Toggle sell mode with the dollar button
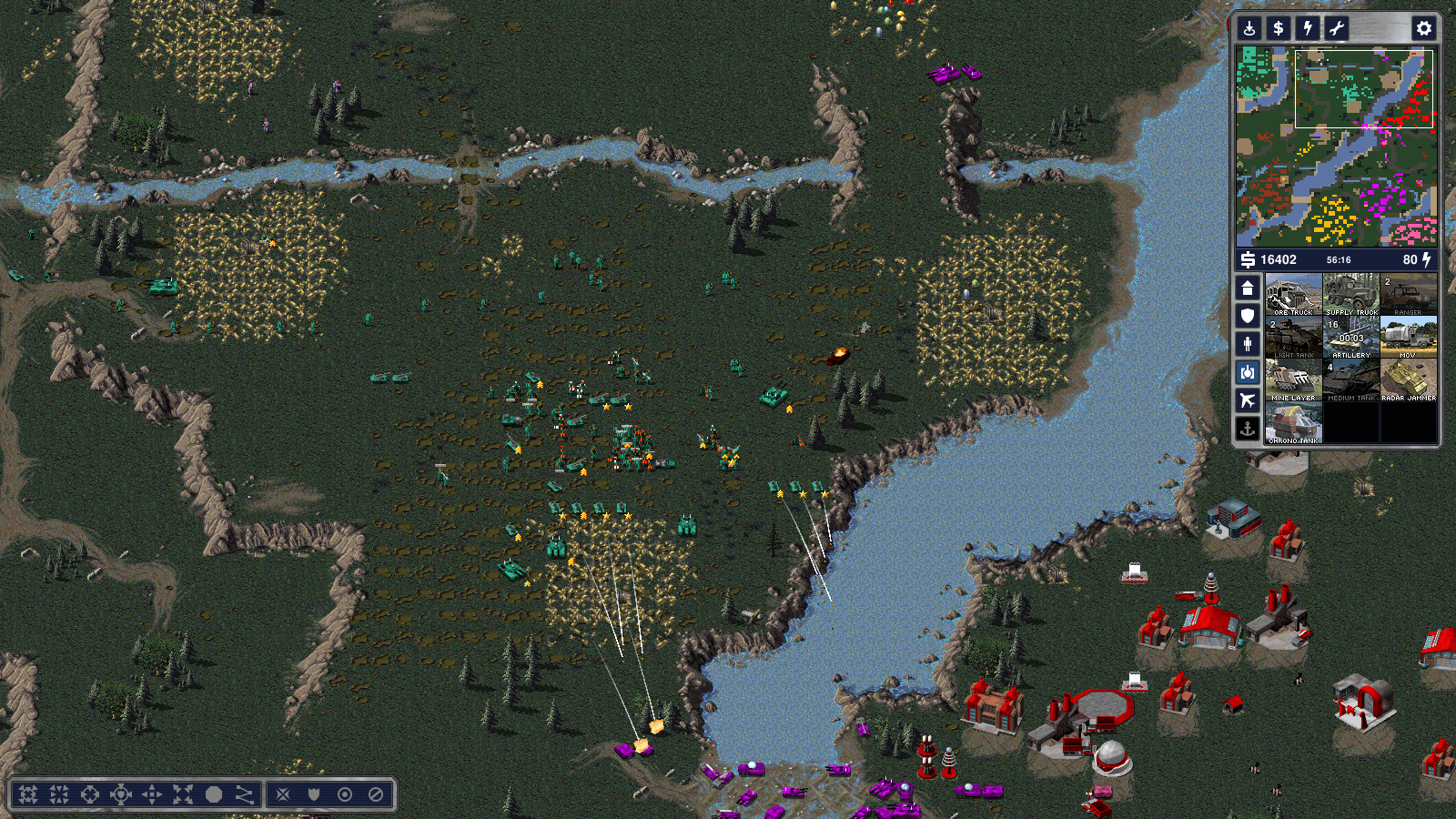The height and width of the screenshot is (819, 1456). [x=1279, y=28]
